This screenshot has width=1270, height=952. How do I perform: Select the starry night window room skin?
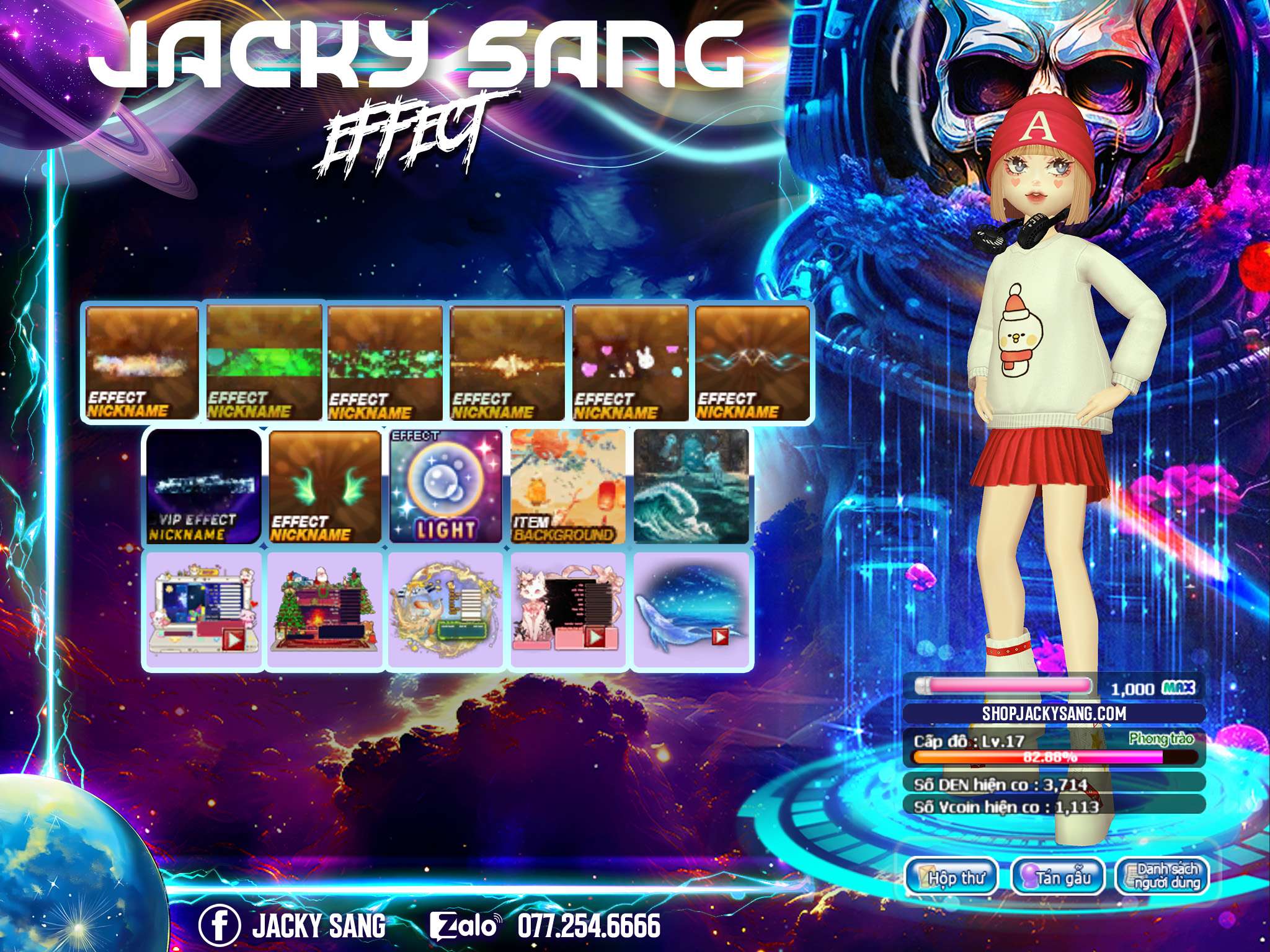pyautogui.click(x=203, y=611)
